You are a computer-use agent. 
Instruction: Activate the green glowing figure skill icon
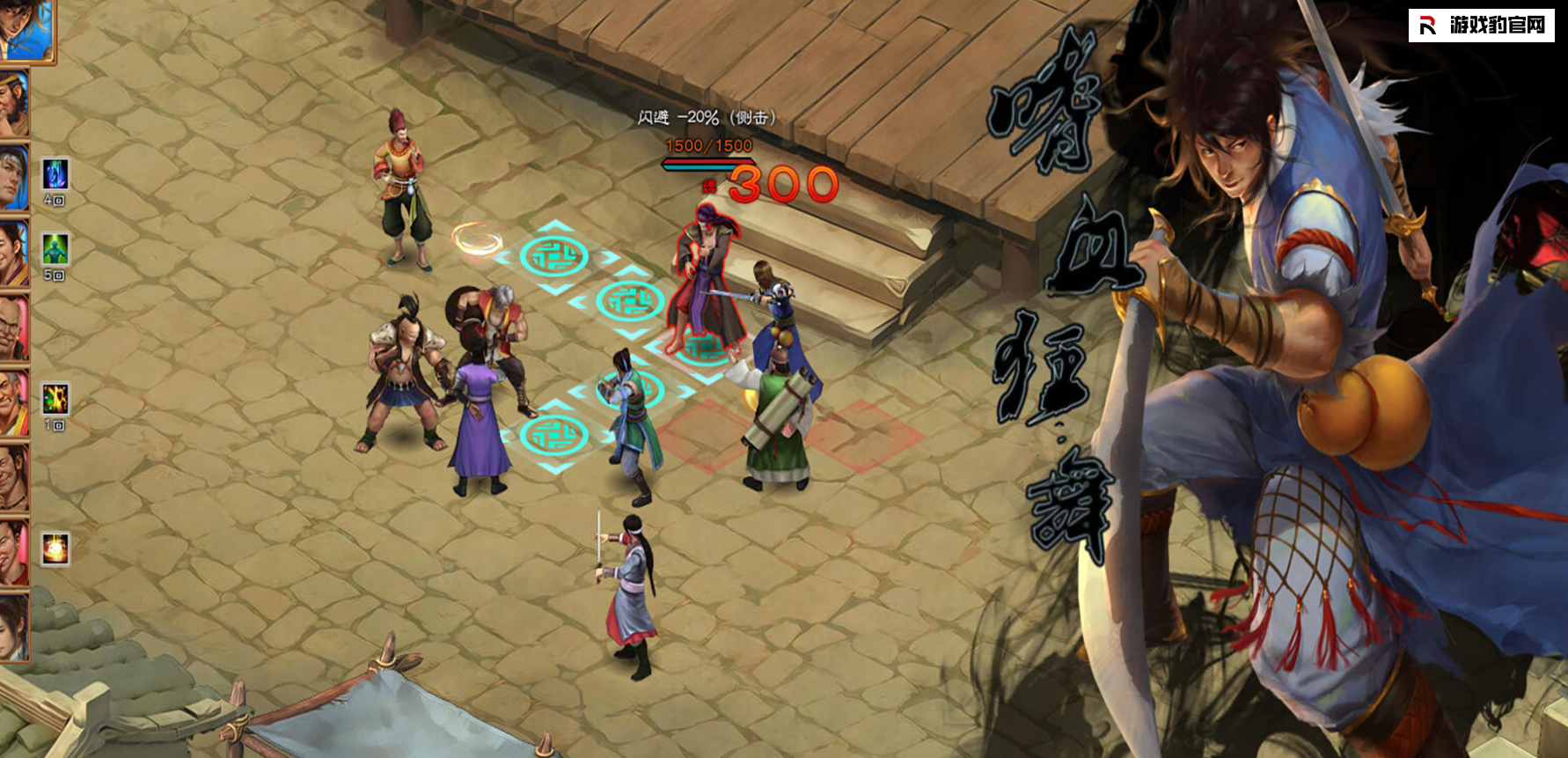[55, 249]
